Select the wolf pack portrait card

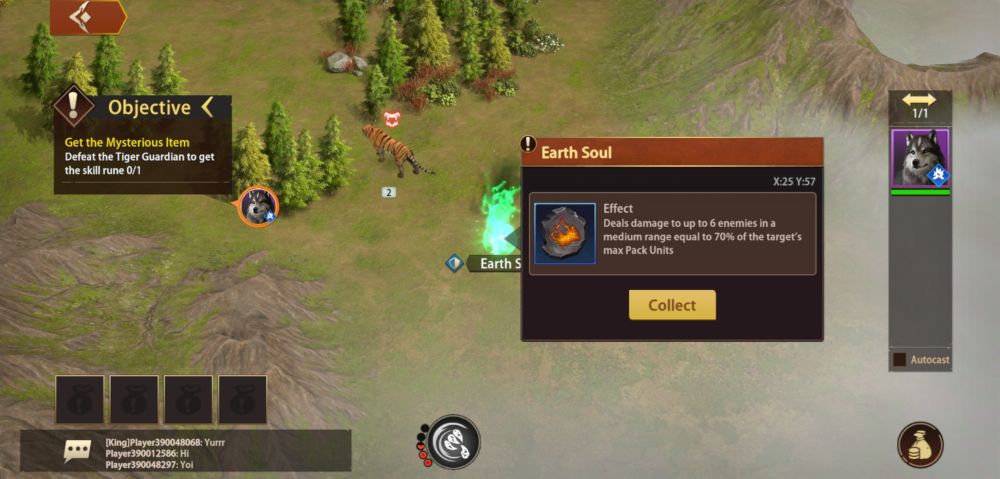[920, 158]
